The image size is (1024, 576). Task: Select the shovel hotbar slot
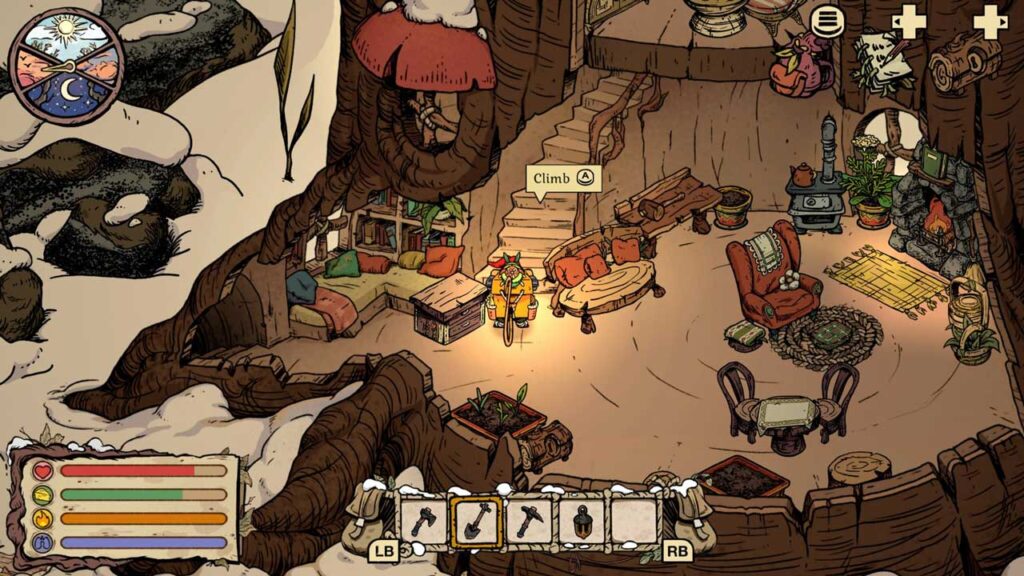tap(476, 521)
